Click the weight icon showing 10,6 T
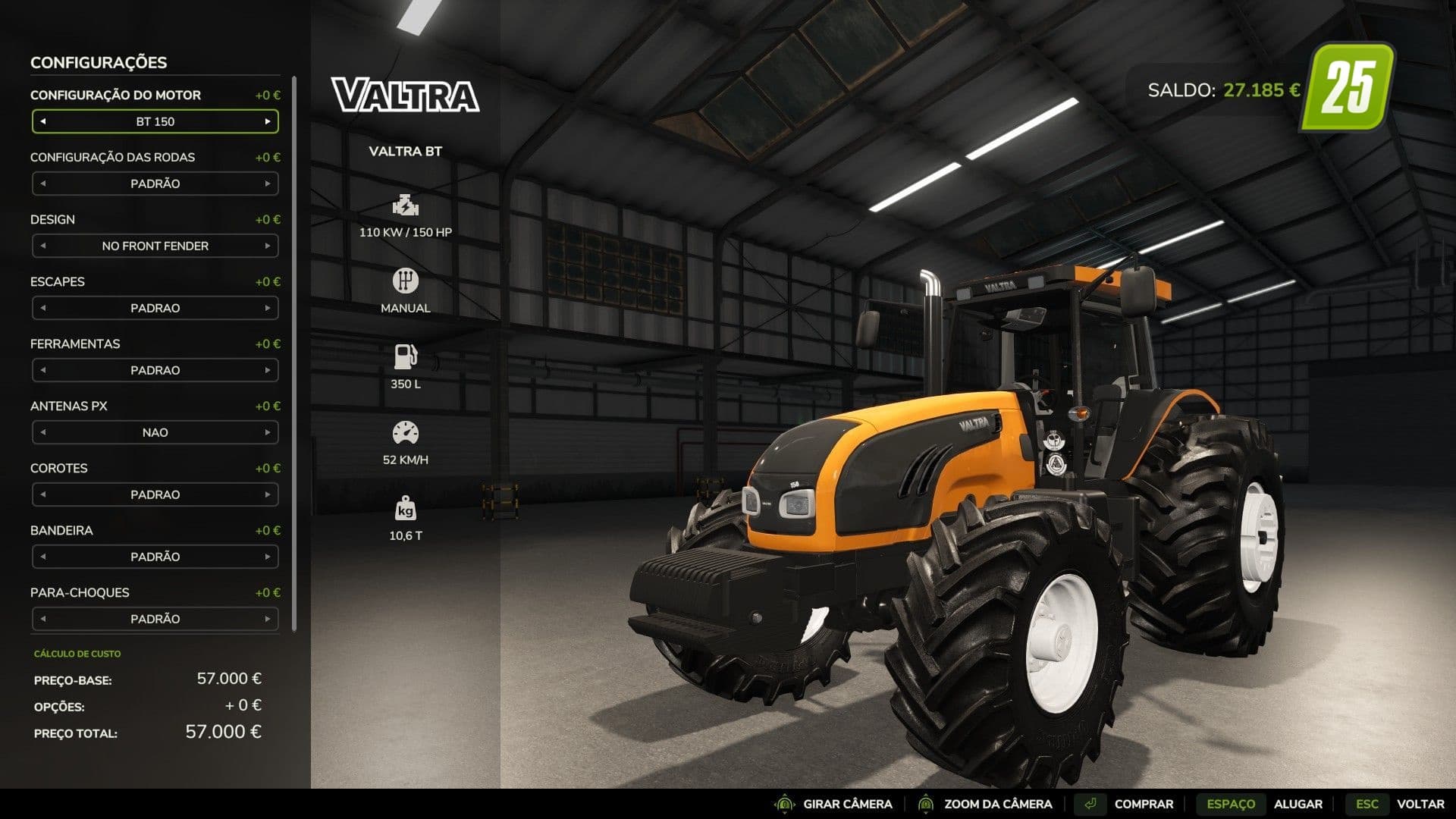Viewport: 1456px width, 819px height. pos(406,510)
